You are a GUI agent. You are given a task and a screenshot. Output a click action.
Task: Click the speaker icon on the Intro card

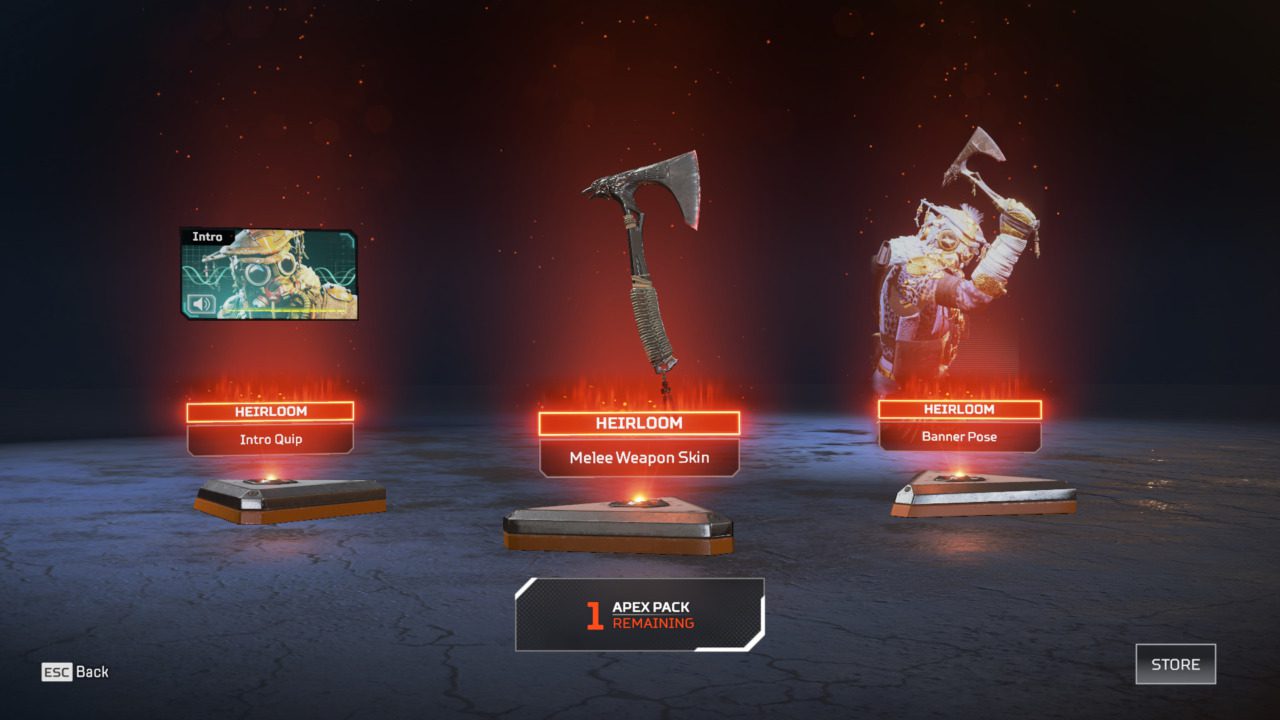point(201,303)
